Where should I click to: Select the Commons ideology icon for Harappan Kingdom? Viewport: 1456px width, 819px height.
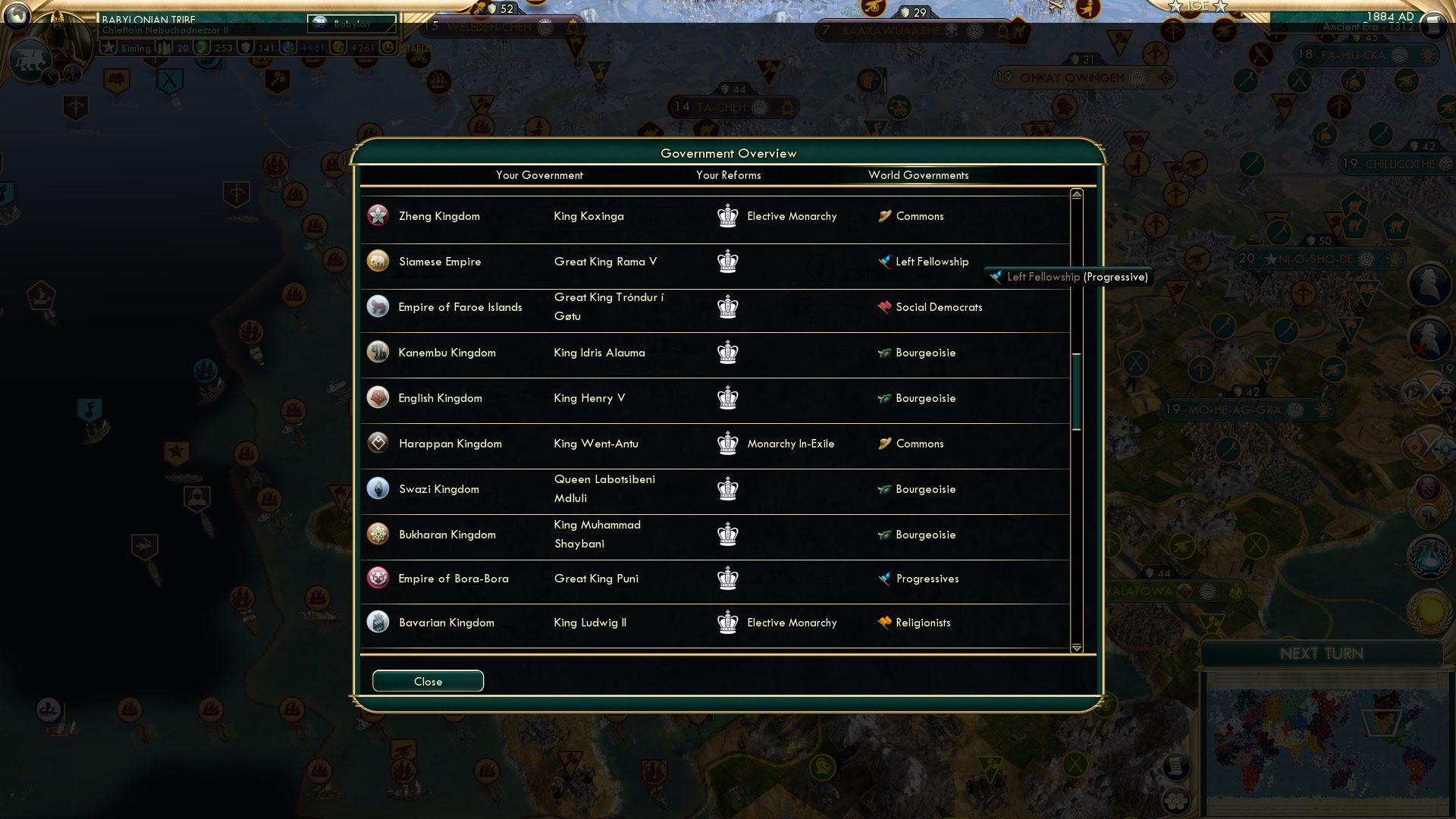[884, 444]
